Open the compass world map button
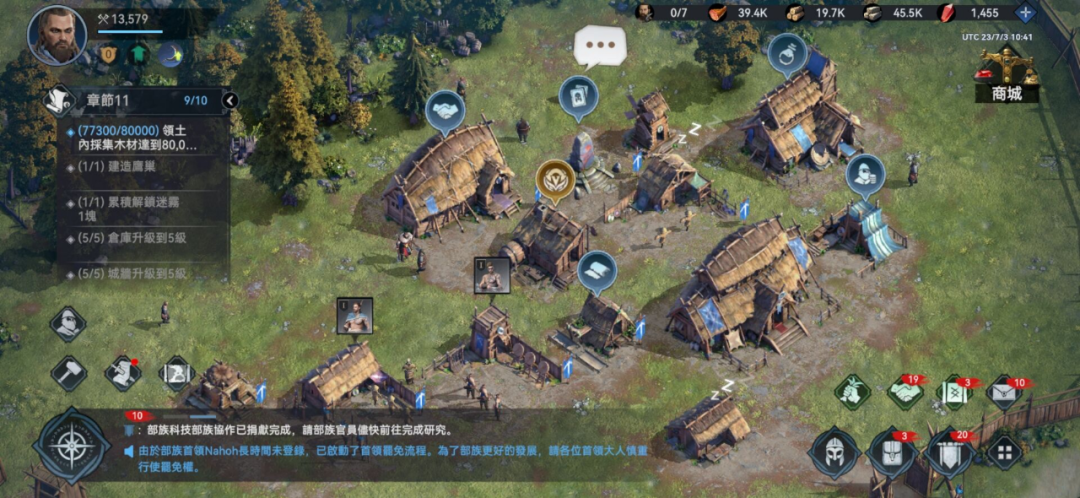The height and width of the screenshot is (498, 1080). coord(71,446)
